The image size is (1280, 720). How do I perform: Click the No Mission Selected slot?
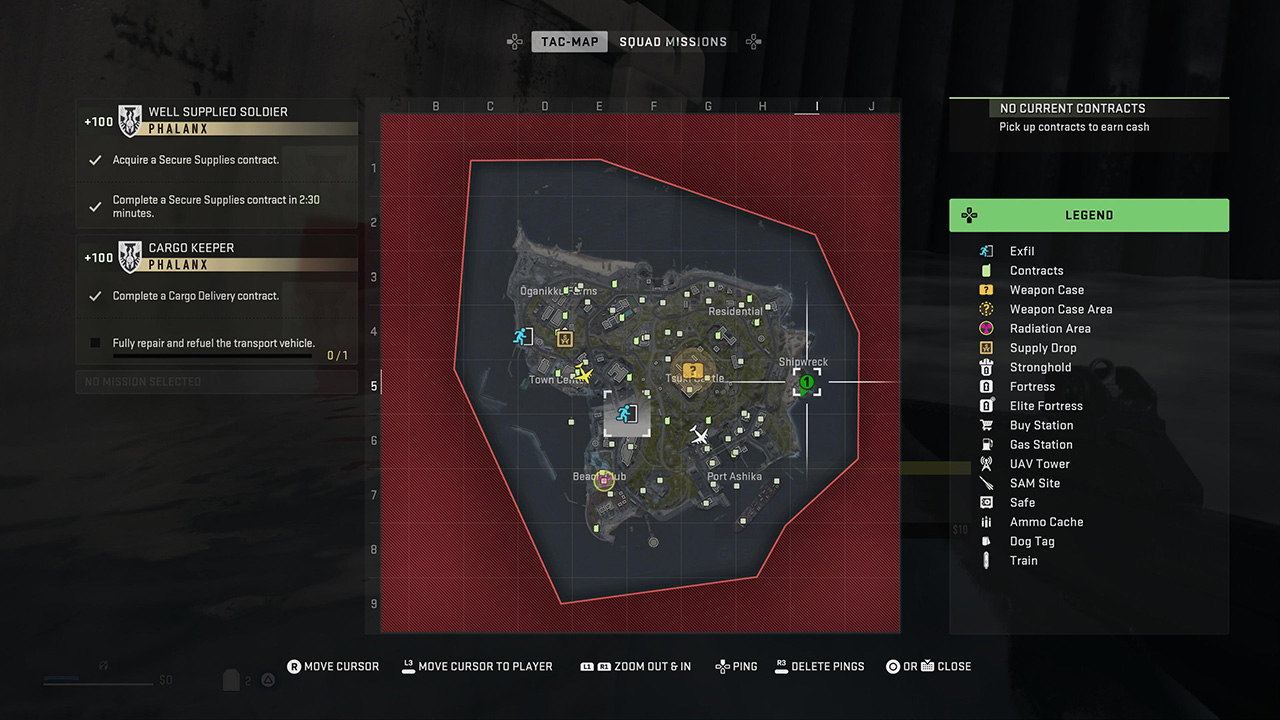pos(217,381)
